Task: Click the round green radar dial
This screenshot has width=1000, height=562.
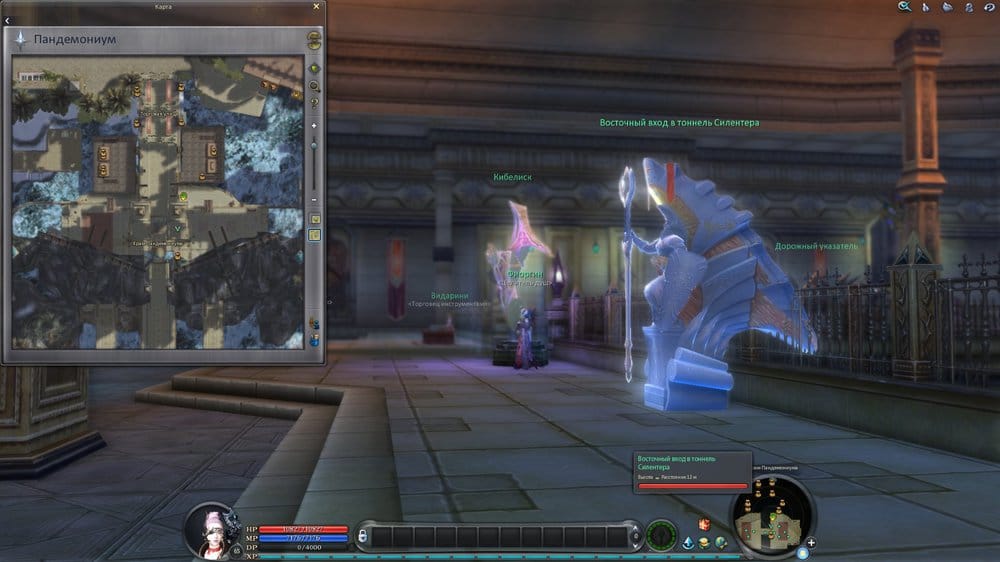Action: (x=660, y=536)
